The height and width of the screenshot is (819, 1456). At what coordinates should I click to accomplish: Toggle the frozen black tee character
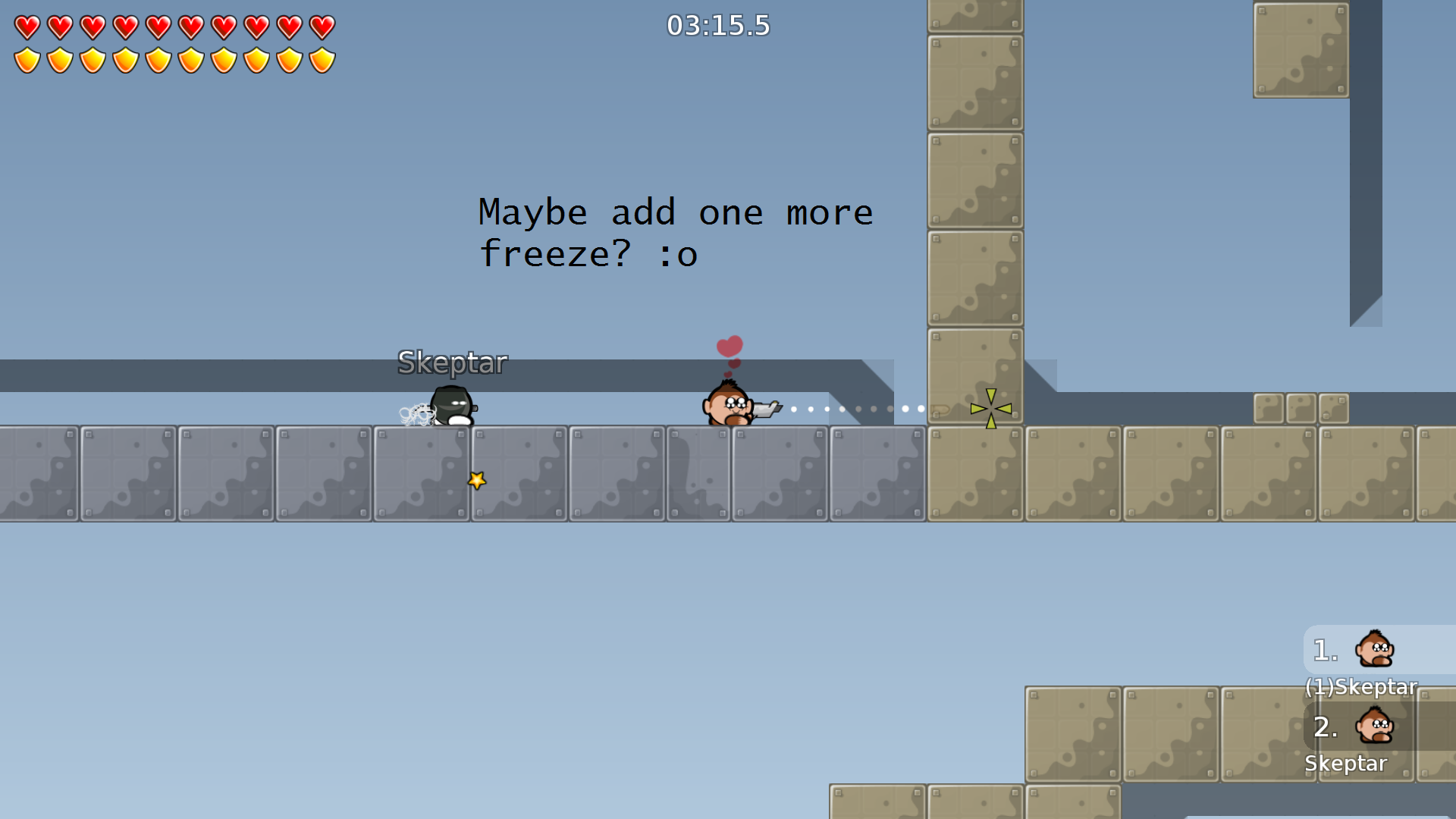coord(452,403)
